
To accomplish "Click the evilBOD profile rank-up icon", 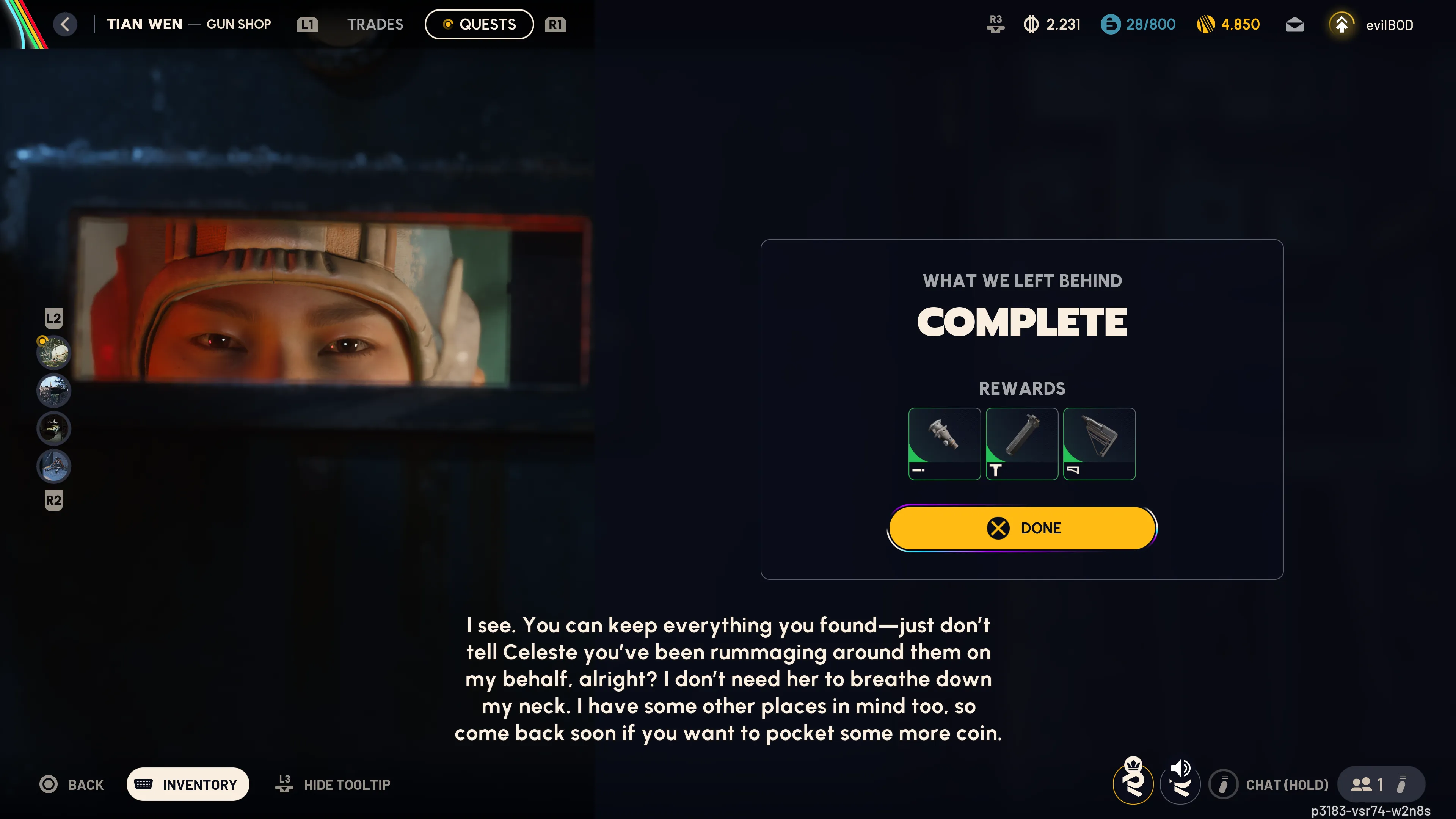I will [1343, 24].
